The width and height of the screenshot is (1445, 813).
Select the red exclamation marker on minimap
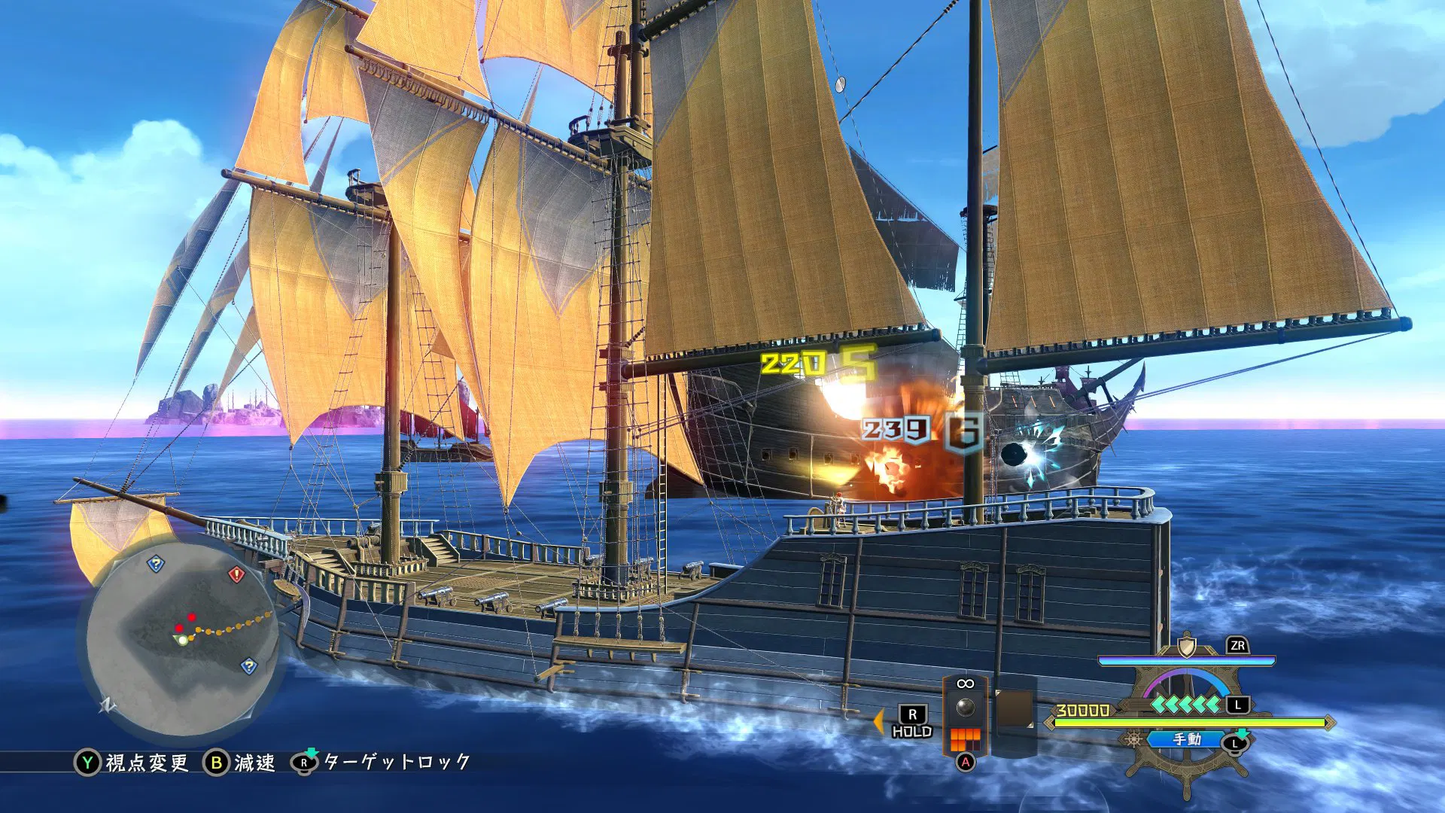[x=236, y=575]
